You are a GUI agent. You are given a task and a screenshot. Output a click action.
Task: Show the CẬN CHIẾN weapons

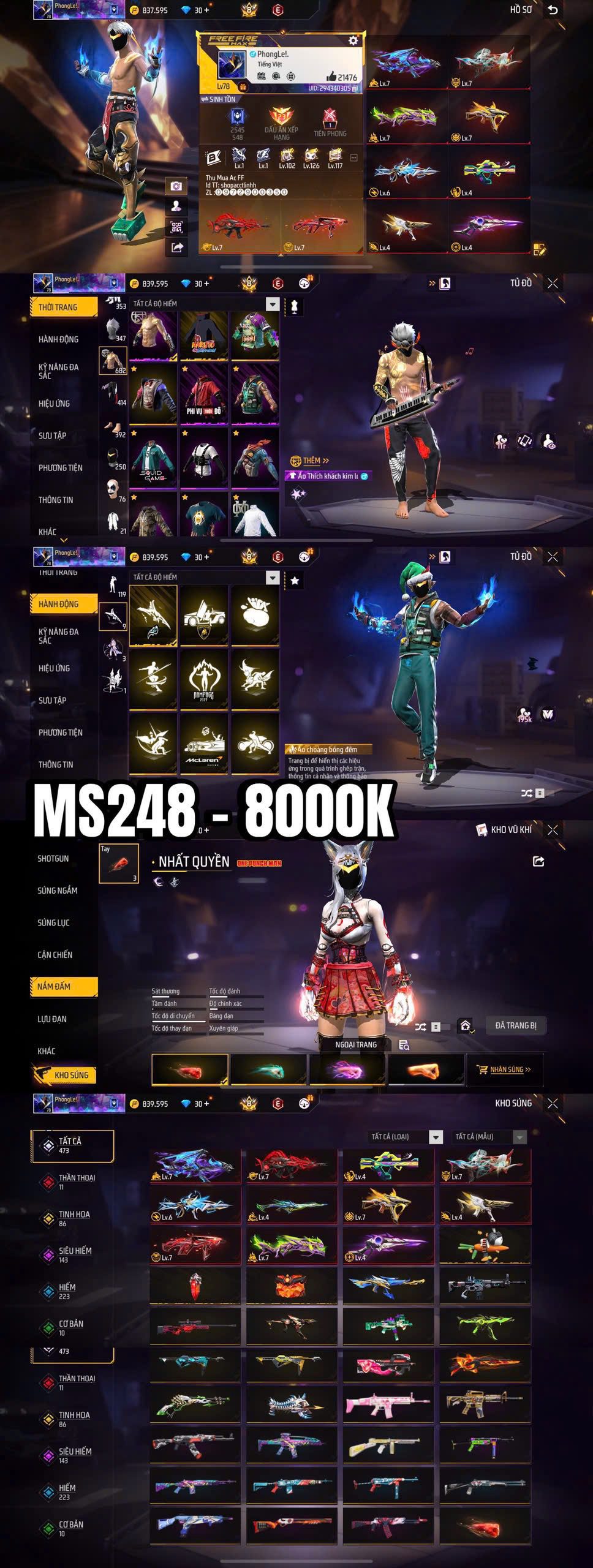tap(55, 954)
